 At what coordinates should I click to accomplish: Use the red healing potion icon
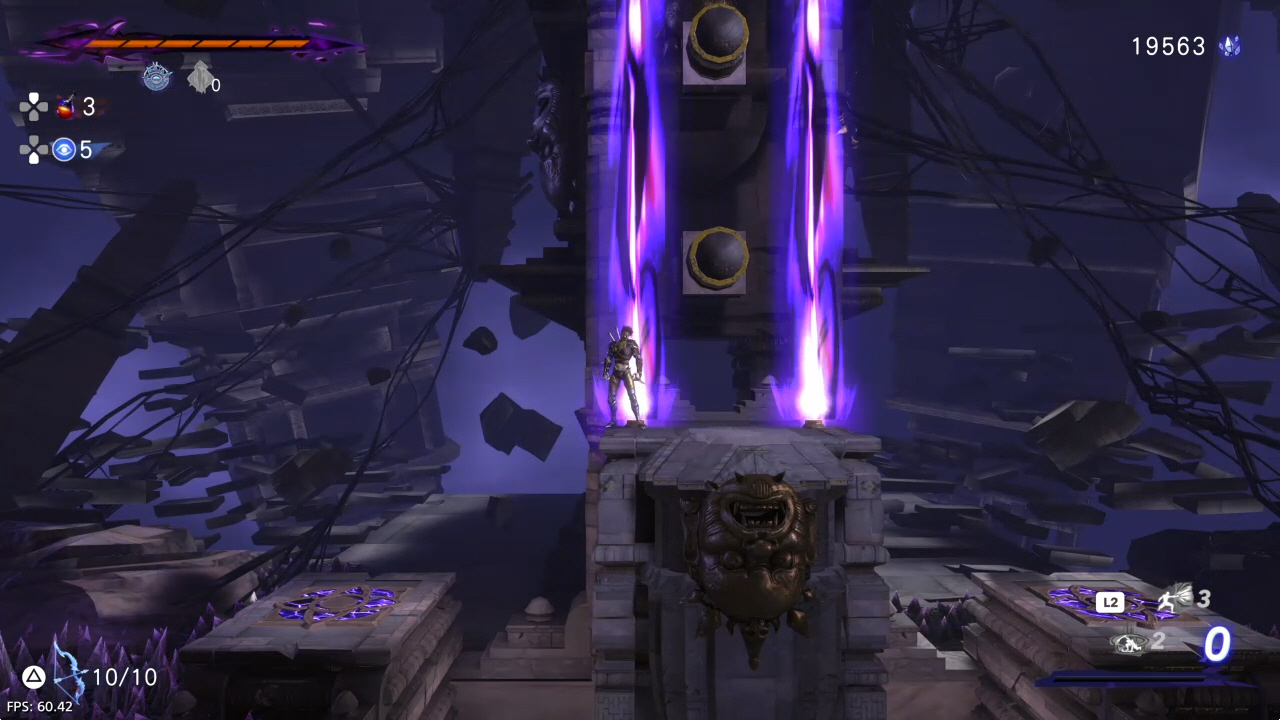click(66, 107)
